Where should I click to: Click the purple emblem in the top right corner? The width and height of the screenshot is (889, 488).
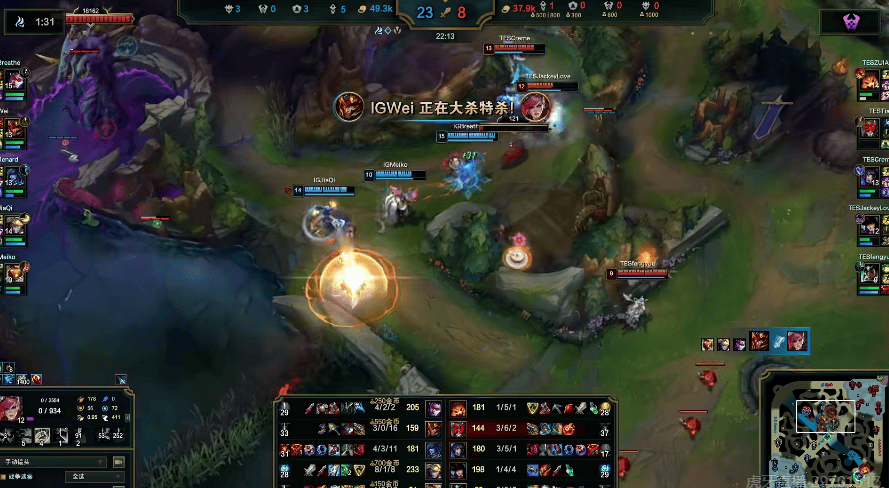click(x=848, y=22)
